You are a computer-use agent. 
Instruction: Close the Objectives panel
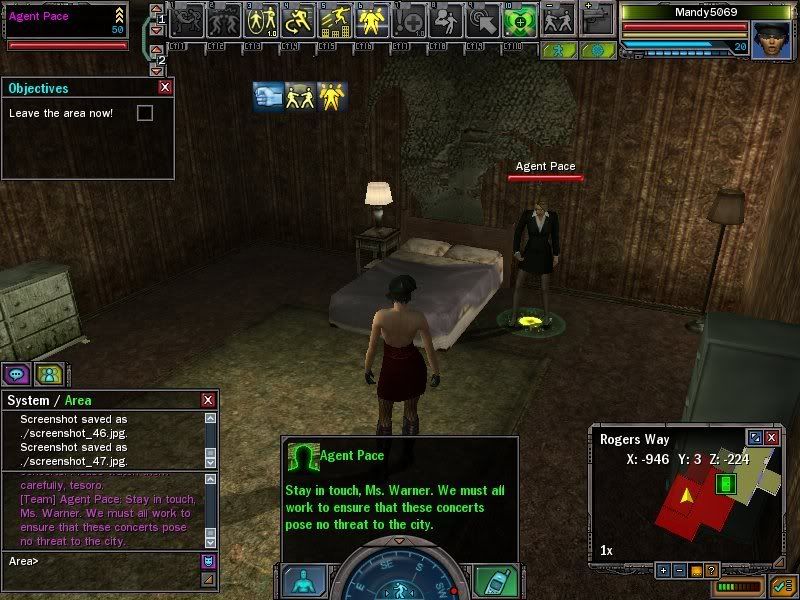click(x=165, y=88)
